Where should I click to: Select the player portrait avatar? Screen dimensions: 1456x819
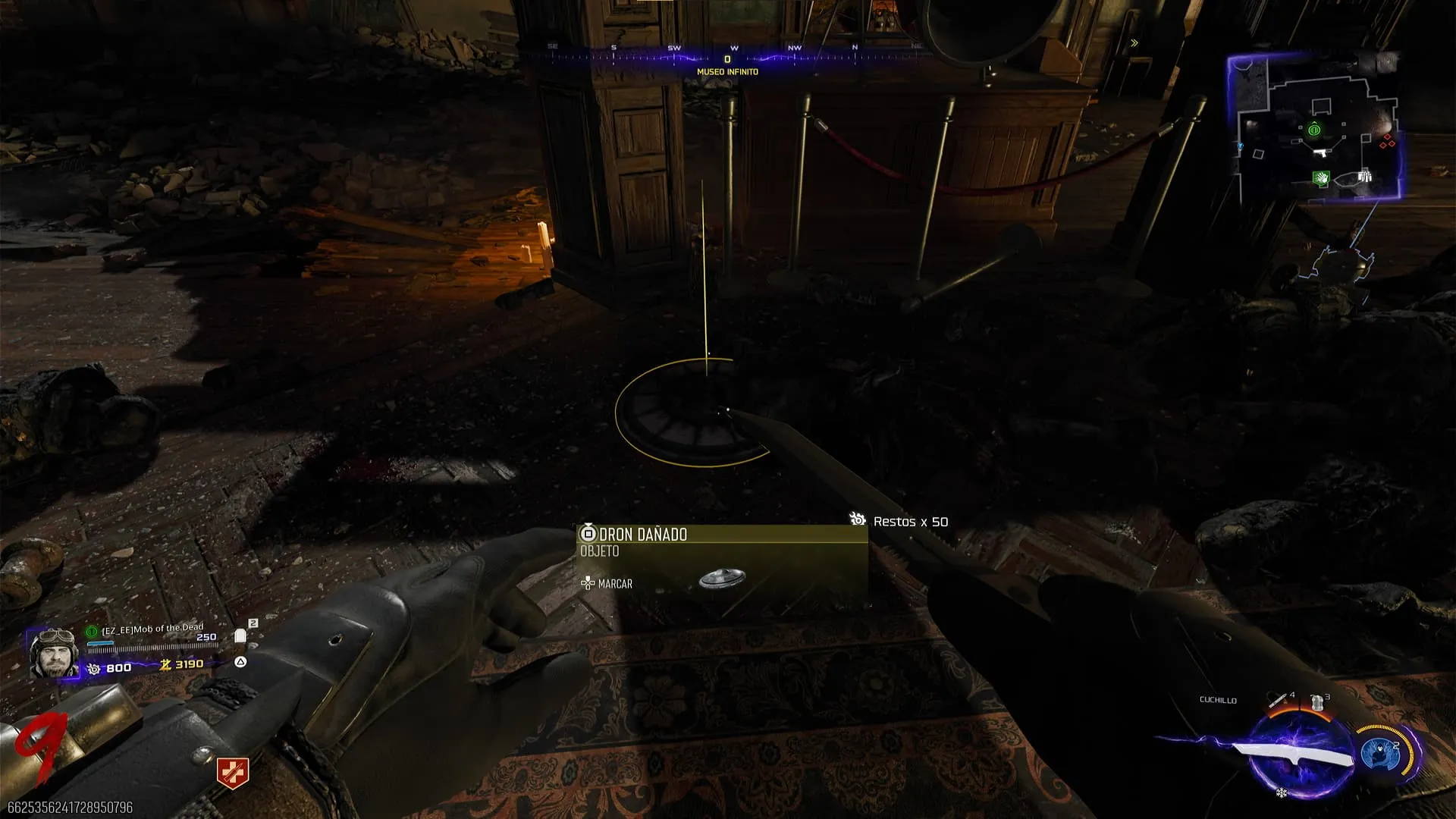point(53,653)
